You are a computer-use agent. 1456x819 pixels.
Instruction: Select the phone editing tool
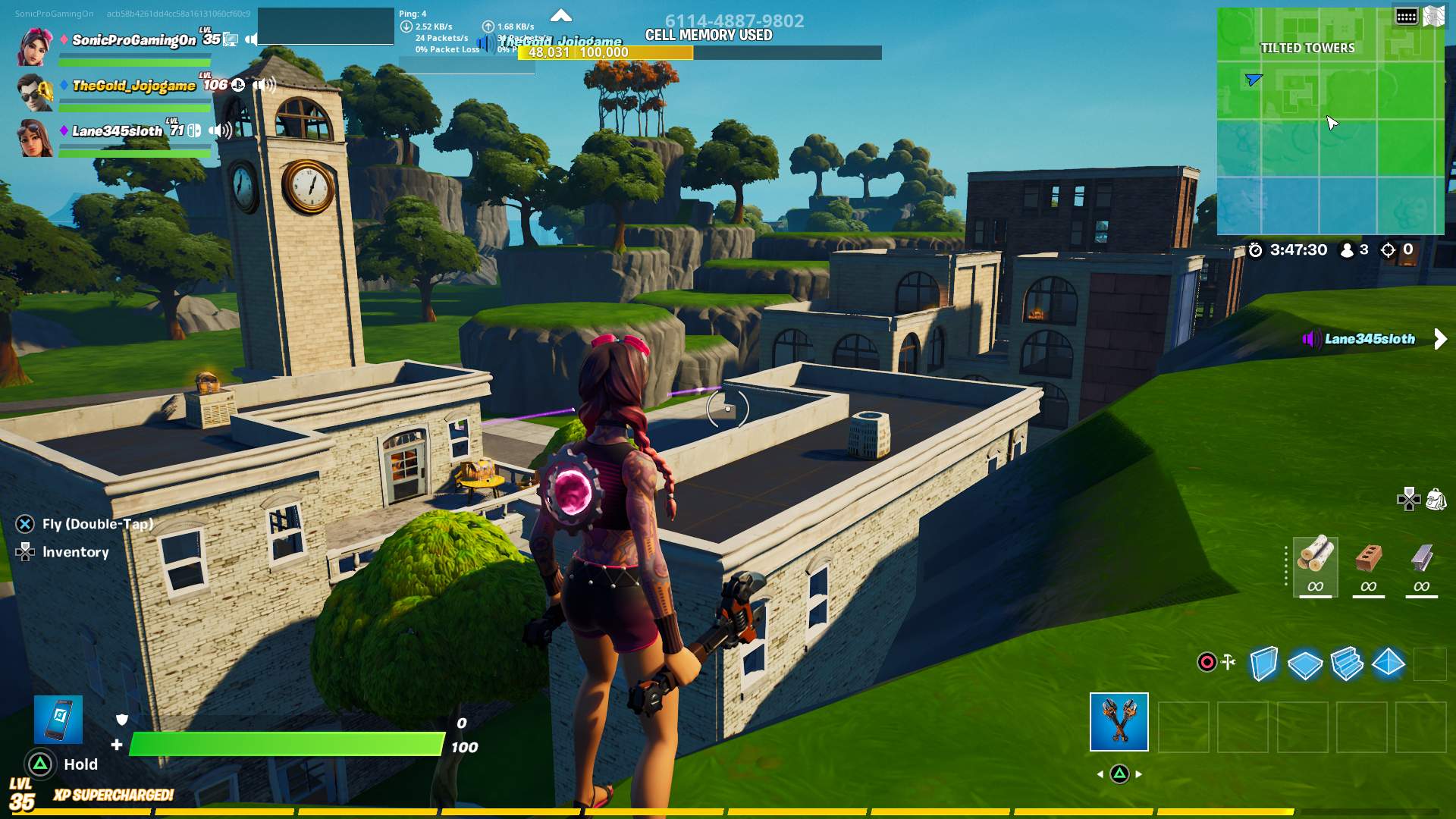(x=58, y=720)
